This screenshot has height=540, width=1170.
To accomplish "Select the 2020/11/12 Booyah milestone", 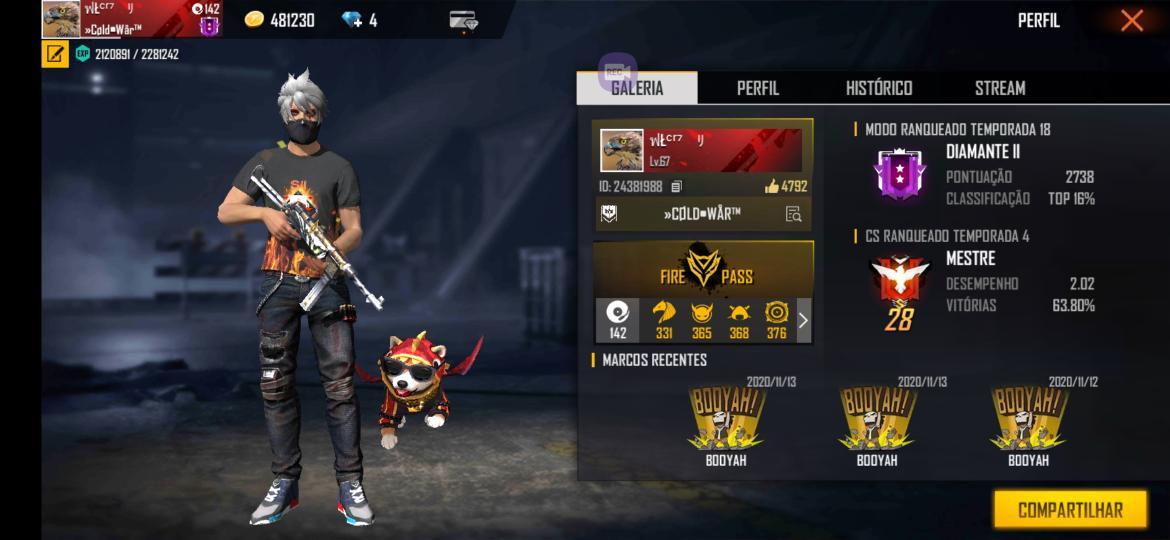I will coord(1028,422).
